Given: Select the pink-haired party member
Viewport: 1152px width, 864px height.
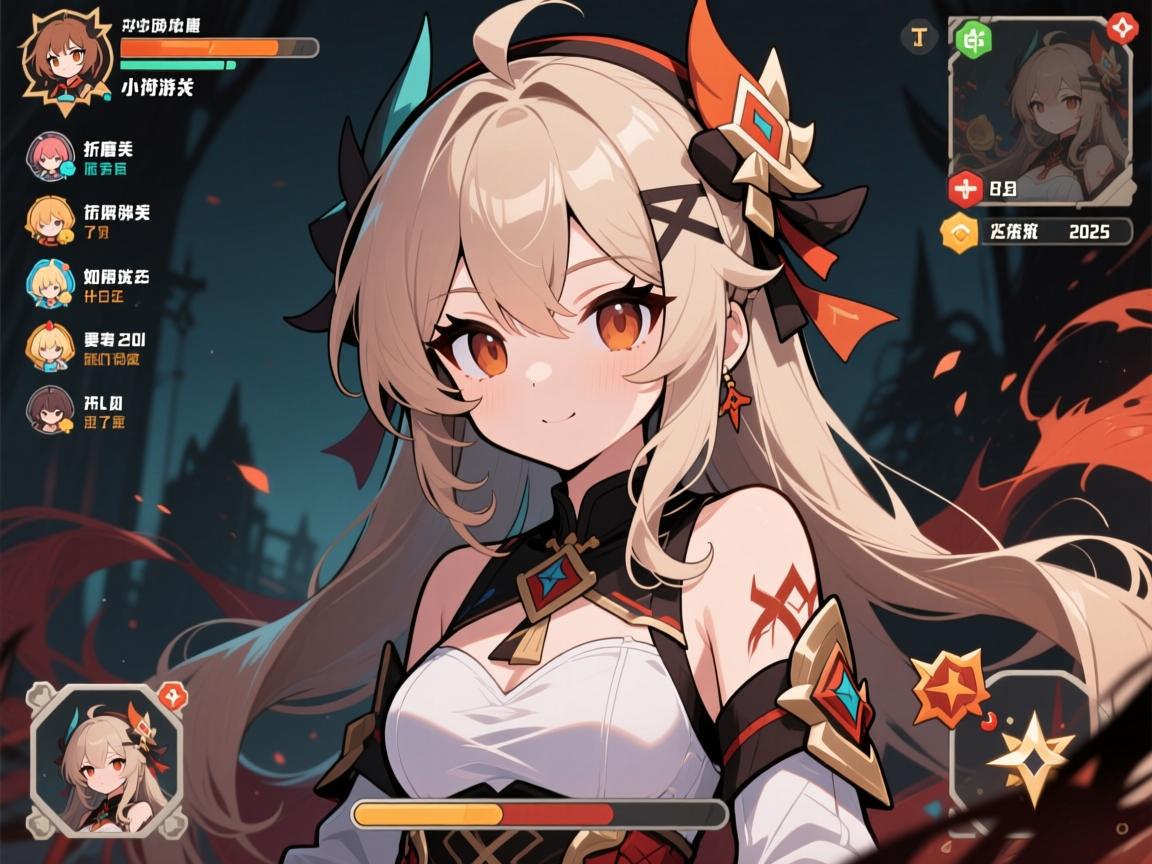Looking at the screenshot, I should point(49,156).
